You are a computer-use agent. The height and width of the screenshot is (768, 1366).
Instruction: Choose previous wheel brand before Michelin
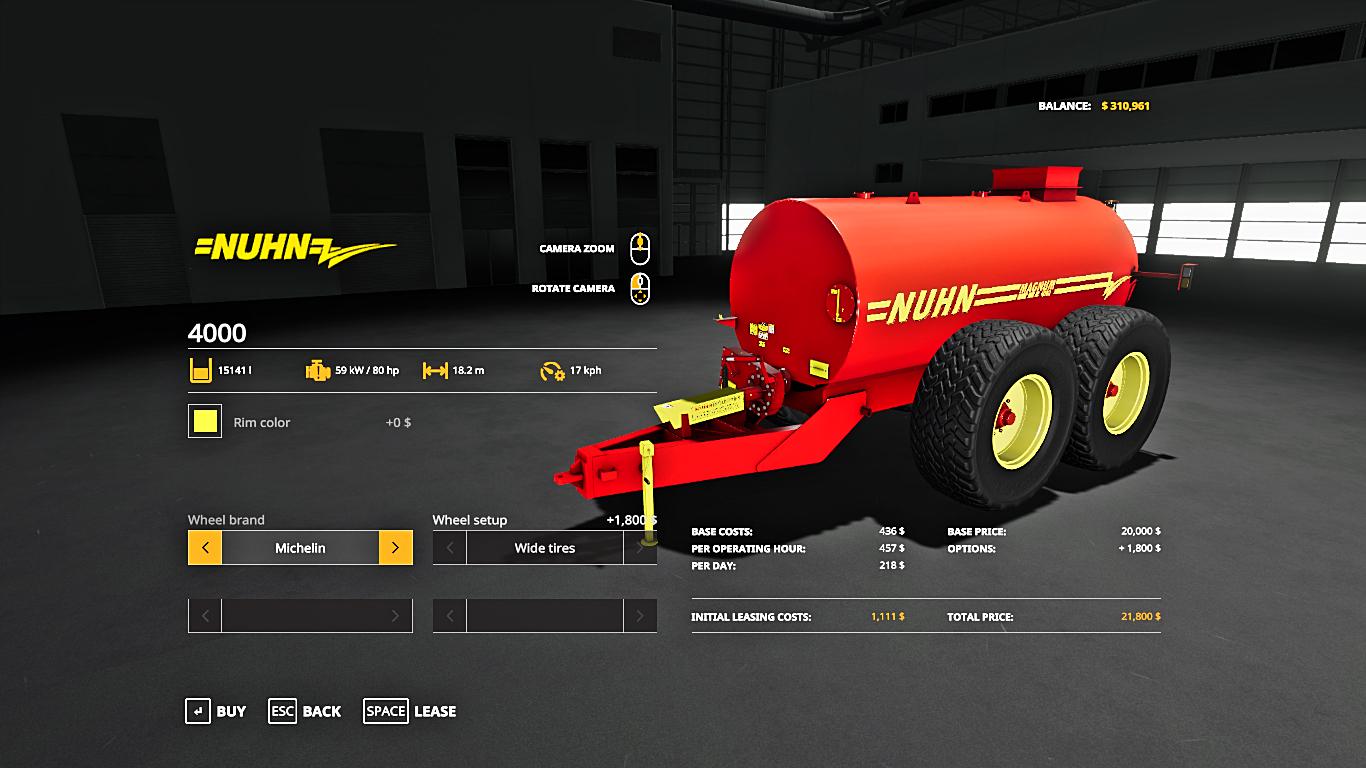coord(205,548)
